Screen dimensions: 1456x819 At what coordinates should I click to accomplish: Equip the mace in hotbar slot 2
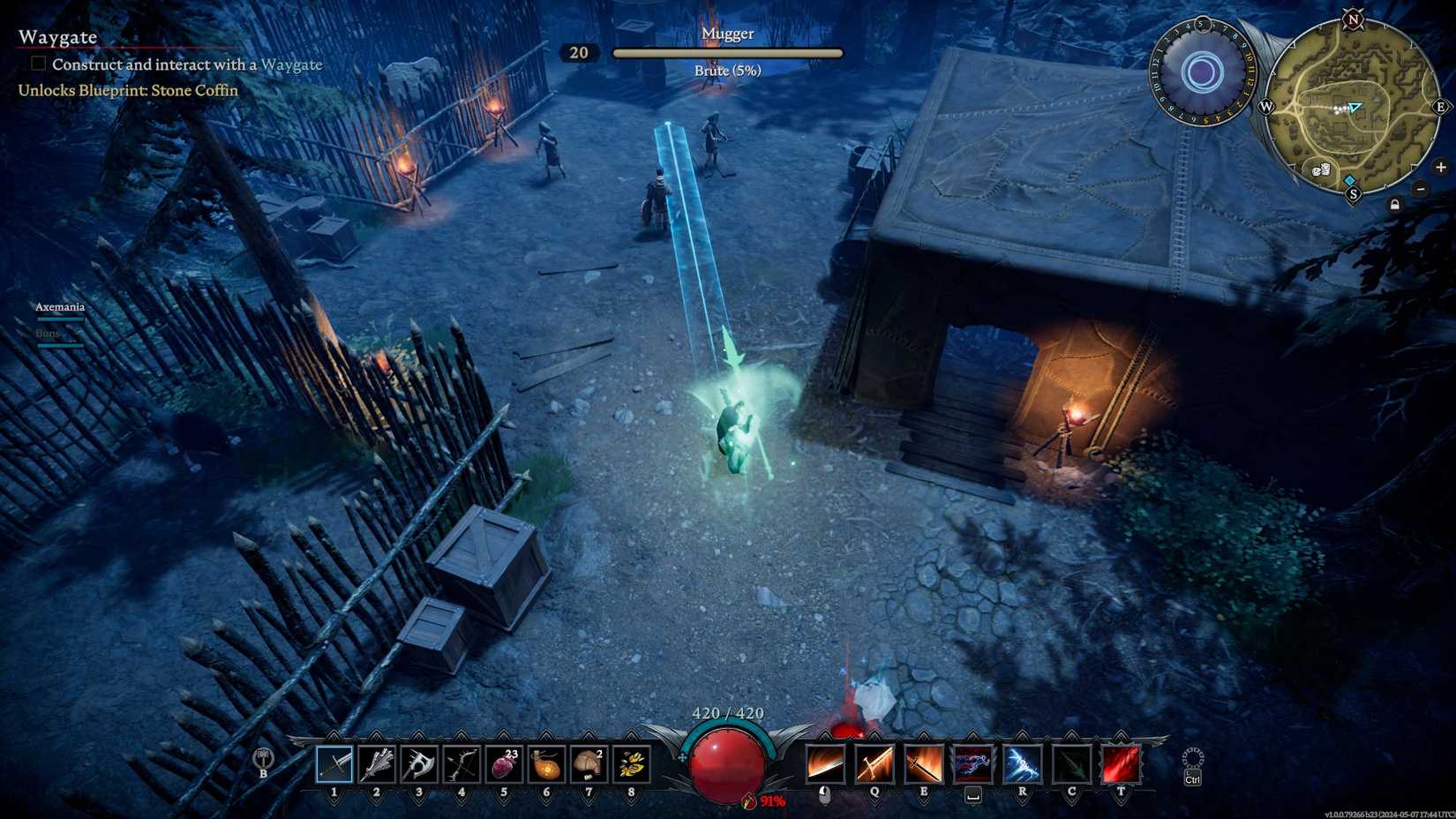click(376, 765)
